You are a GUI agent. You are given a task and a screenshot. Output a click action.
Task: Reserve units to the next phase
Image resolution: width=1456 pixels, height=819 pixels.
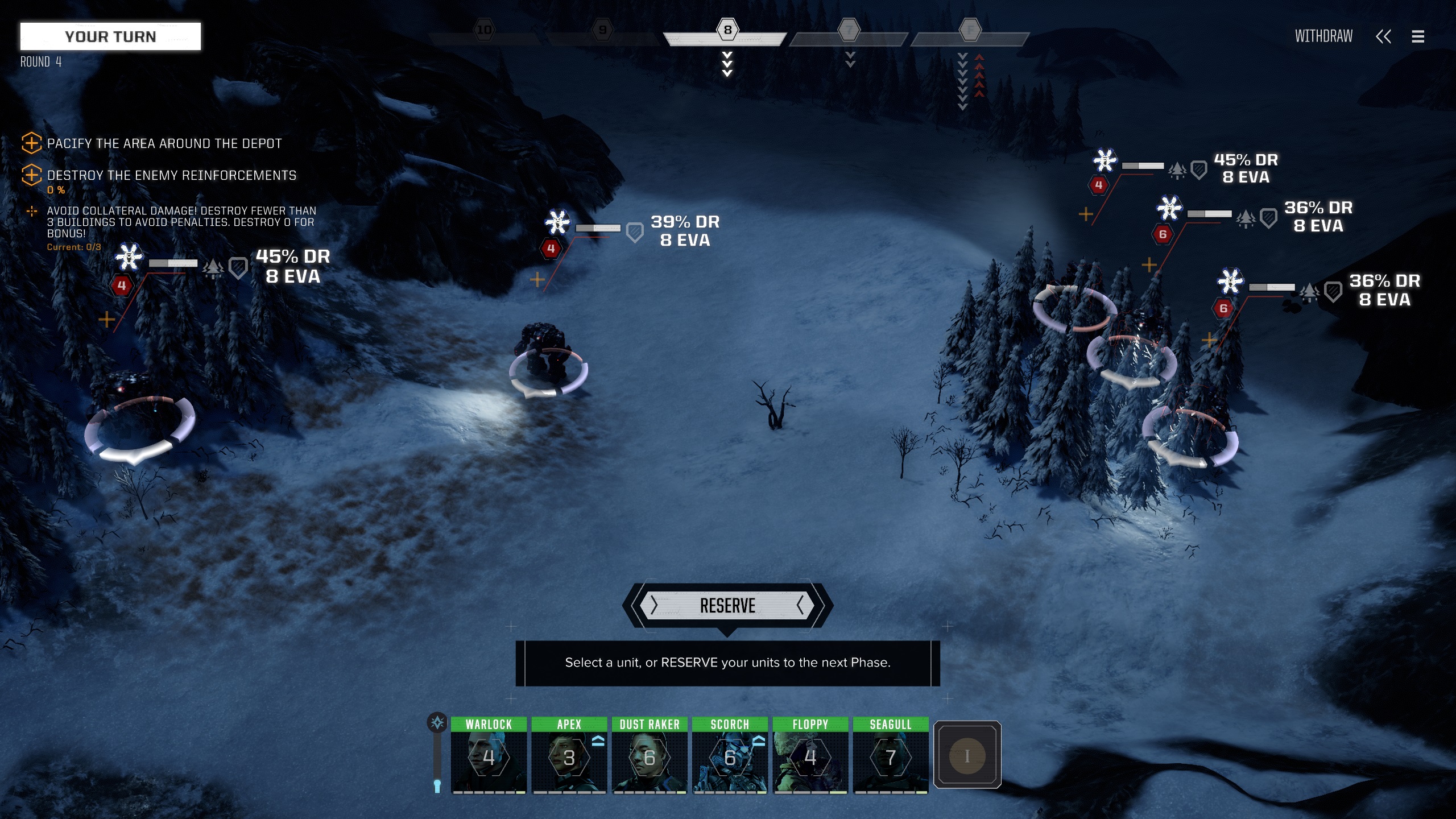click(x=727, y=606)
